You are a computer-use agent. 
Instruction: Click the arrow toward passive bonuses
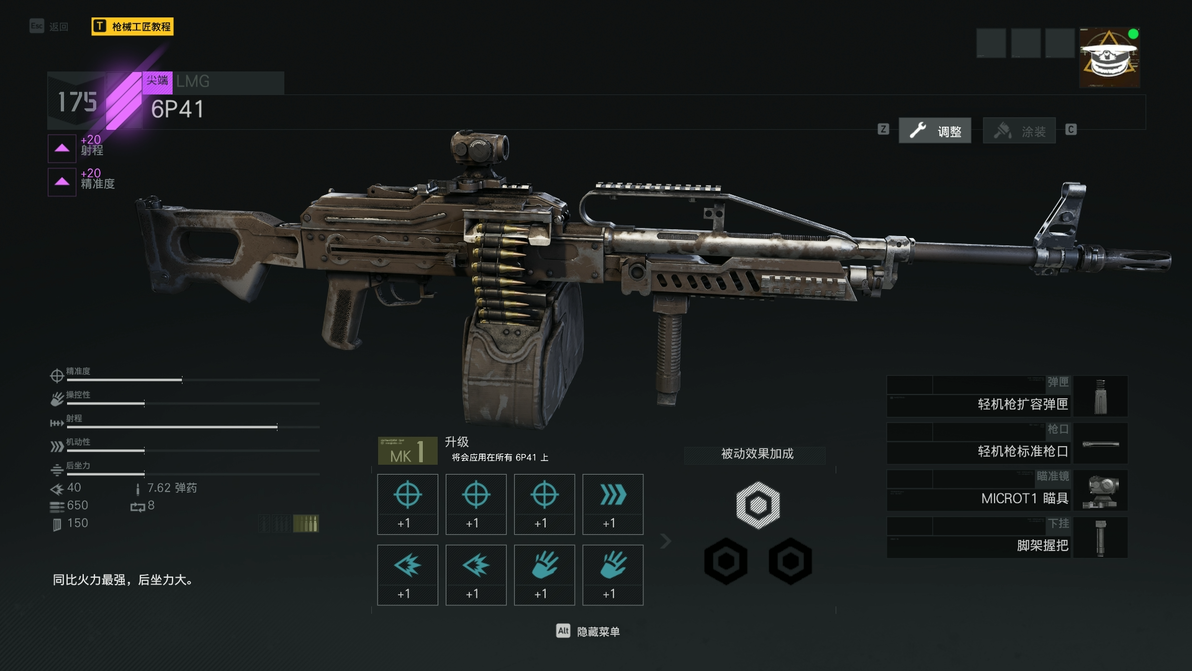(666, 541)
